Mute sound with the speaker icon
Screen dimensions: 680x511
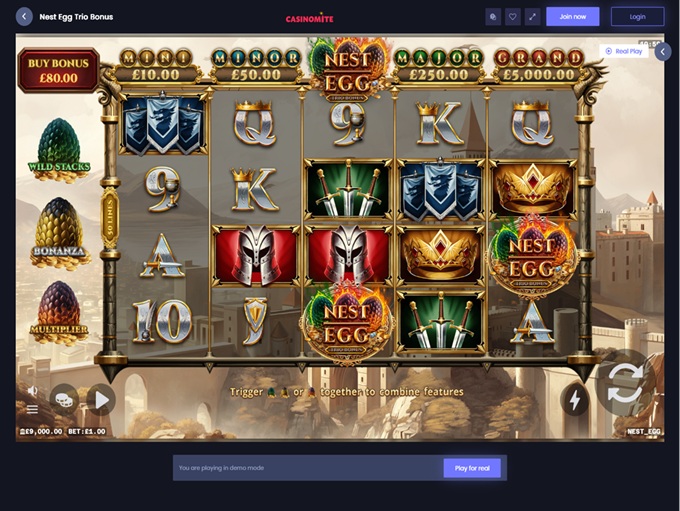(33, 391)
